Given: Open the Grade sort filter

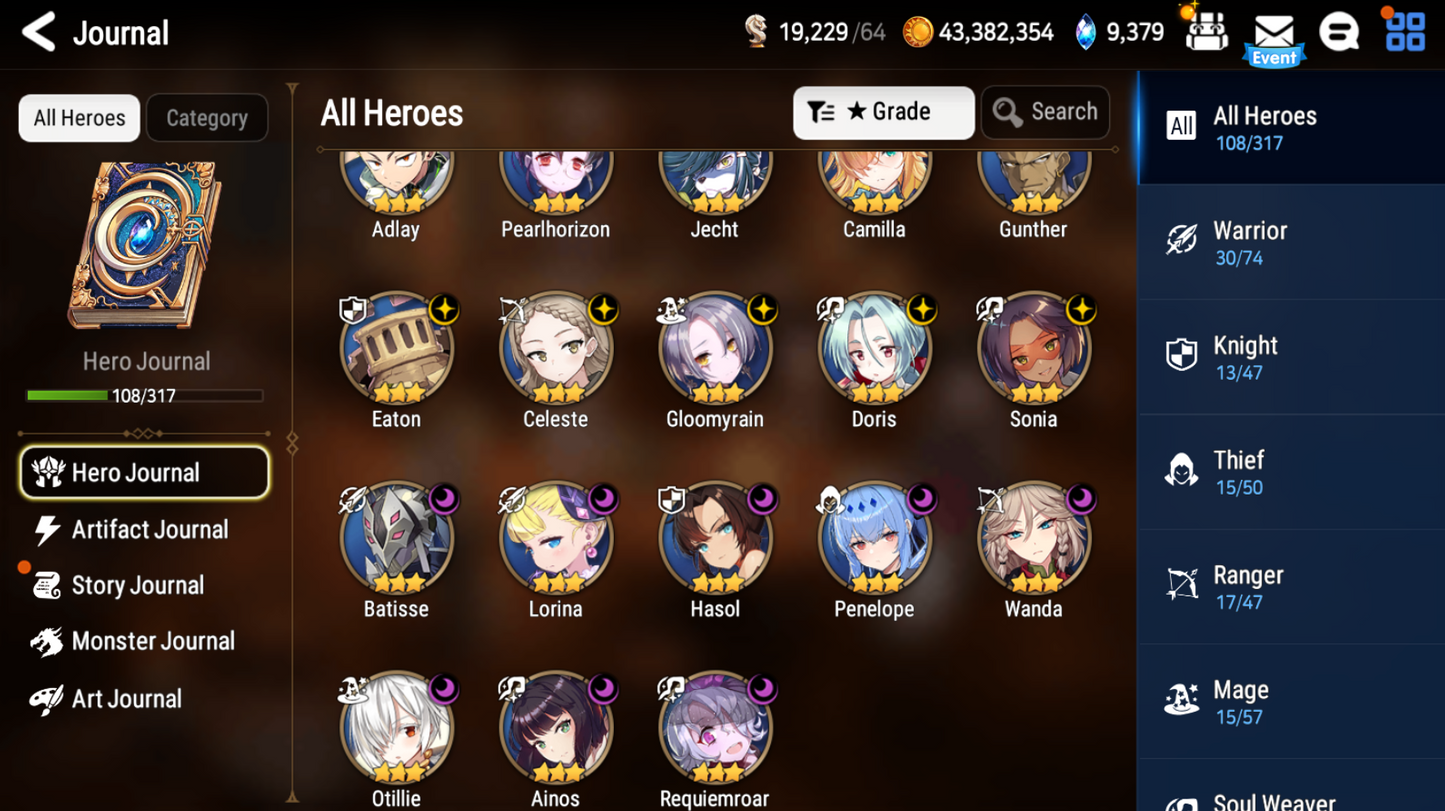Looking at the screenshot, I should pyautogui.click(x=883, y=112).
